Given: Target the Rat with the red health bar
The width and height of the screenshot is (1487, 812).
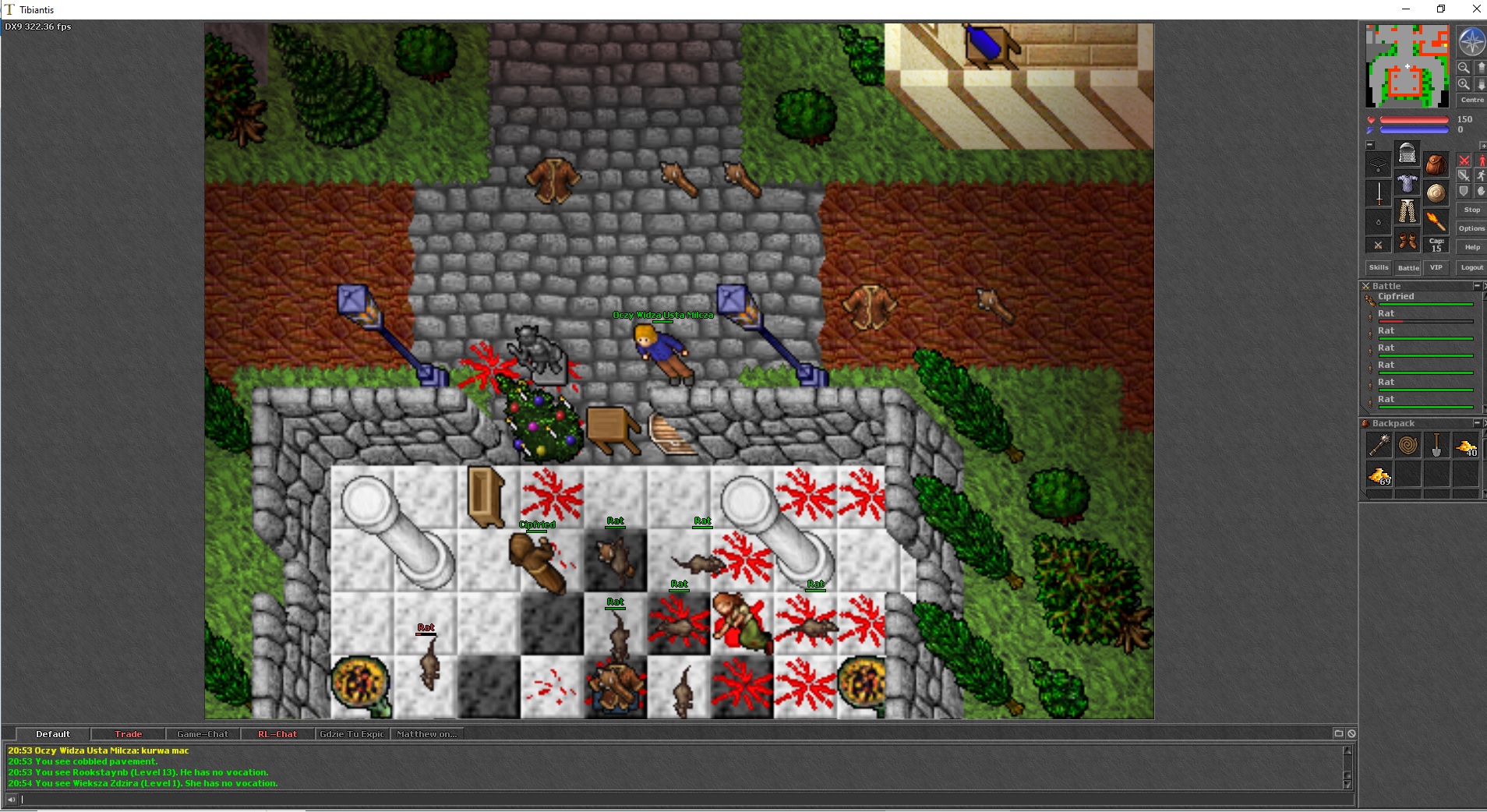Looking at the screenshot, I should pyautogui.click(x=1386, y=314).
